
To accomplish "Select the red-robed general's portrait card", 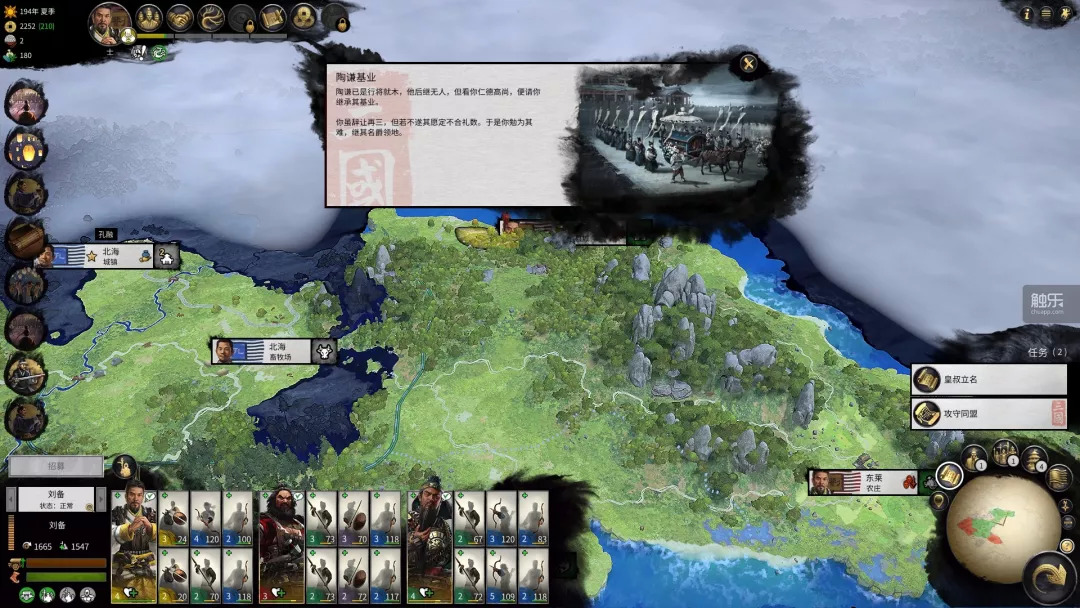I will 281,545.
